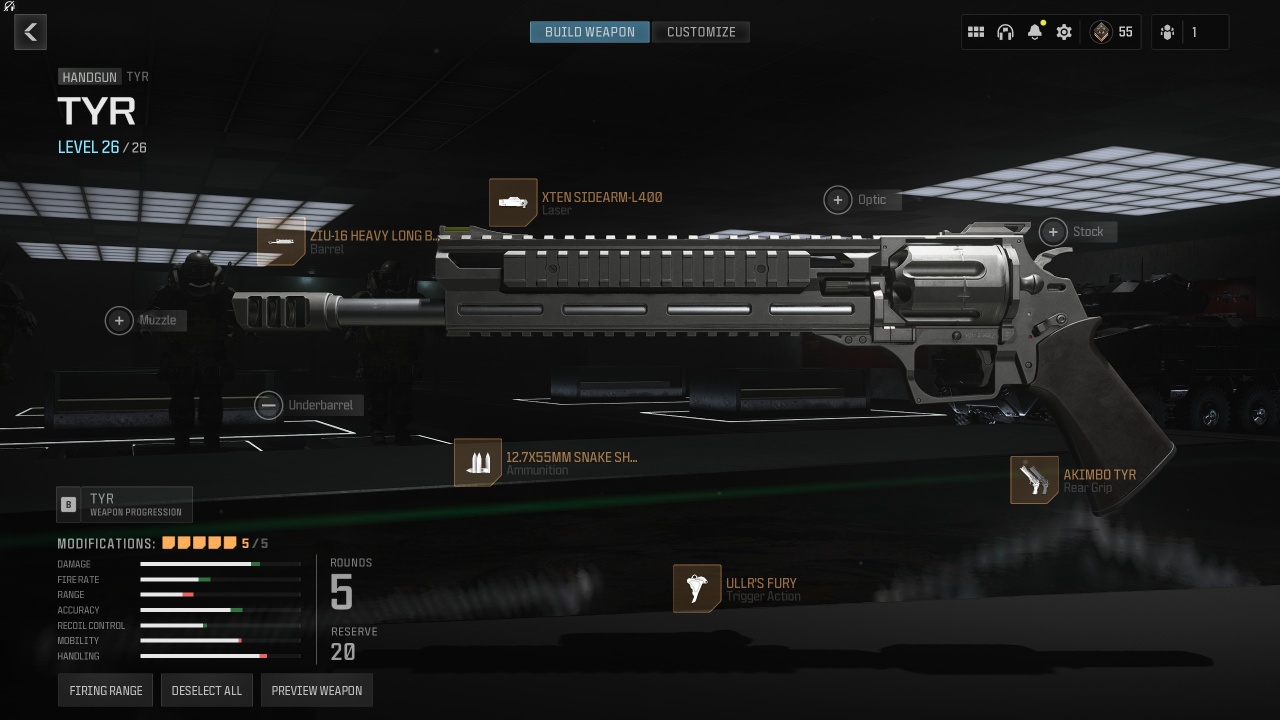Open the grid menu icon
The height and width of the screenshot is (720, 1280).
(976, 32)
